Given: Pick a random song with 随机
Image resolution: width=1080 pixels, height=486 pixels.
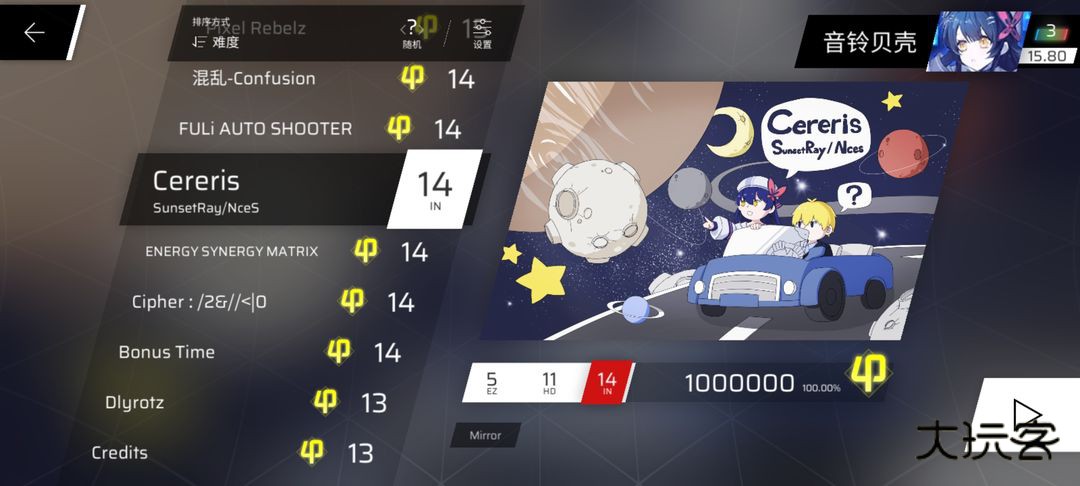Looking at the screenshot, I should tap(411, 33).
